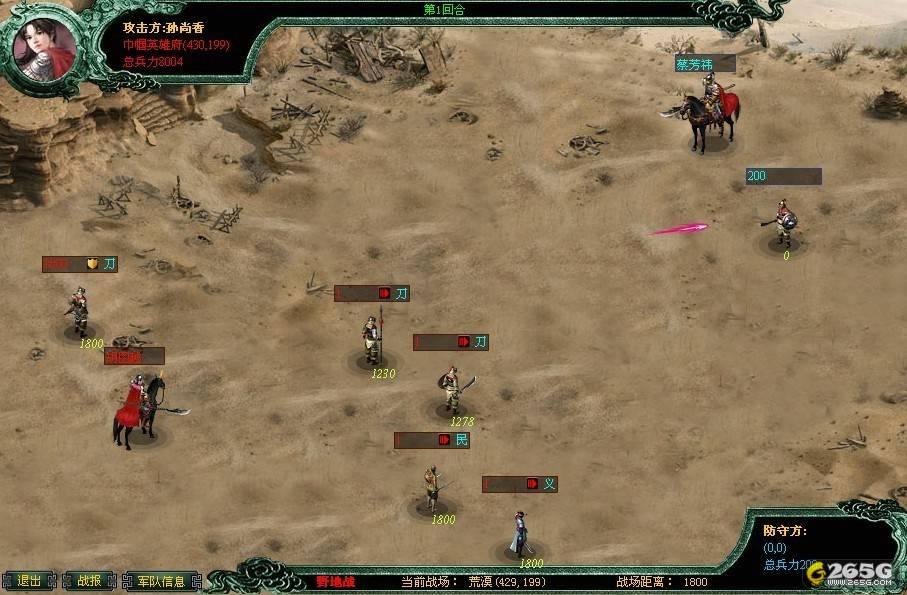907x595 pixels.
Task: Open the 战报 battle report
Action: (89, 581)
